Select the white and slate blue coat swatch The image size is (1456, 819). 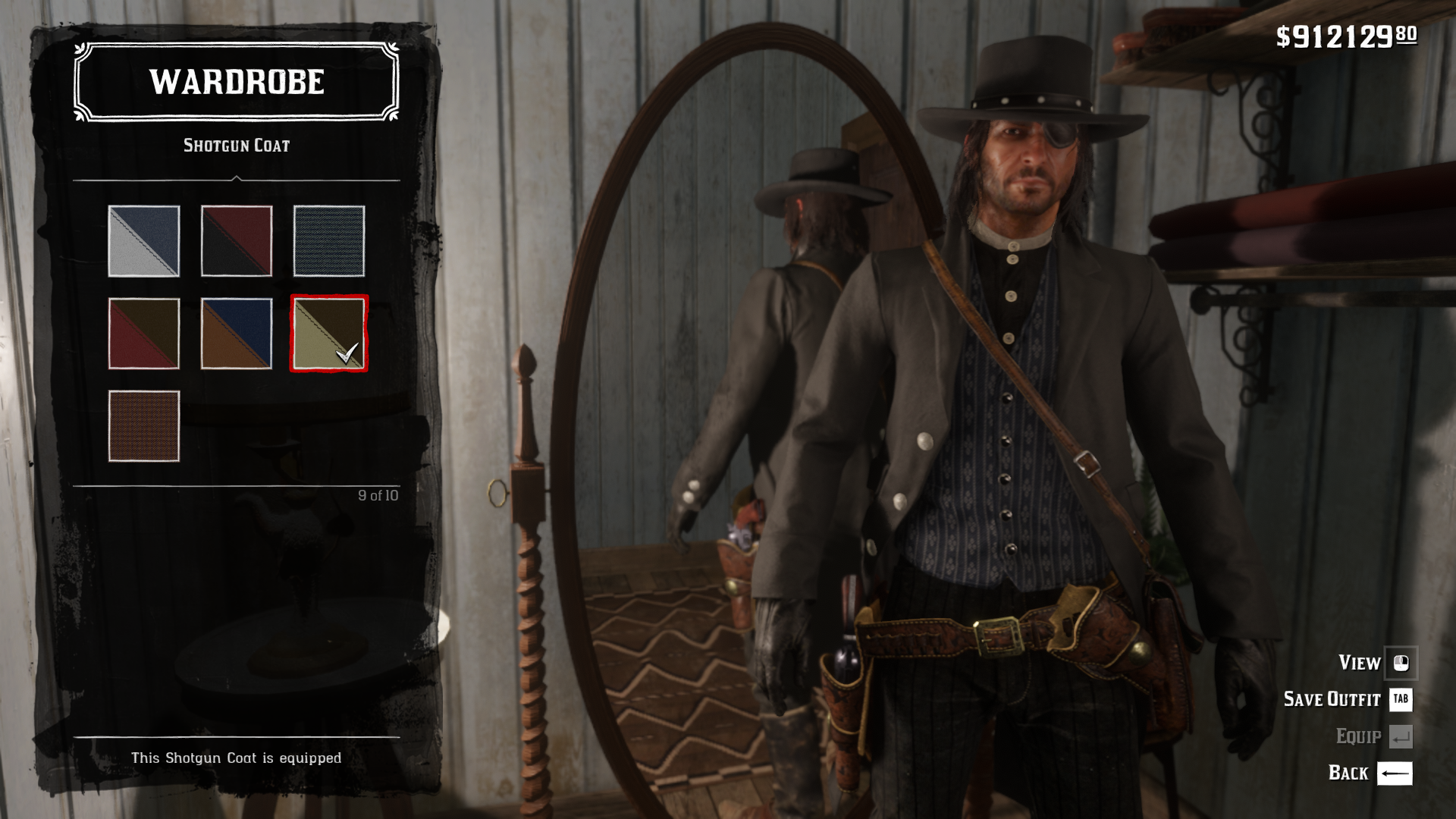[144, 241]
